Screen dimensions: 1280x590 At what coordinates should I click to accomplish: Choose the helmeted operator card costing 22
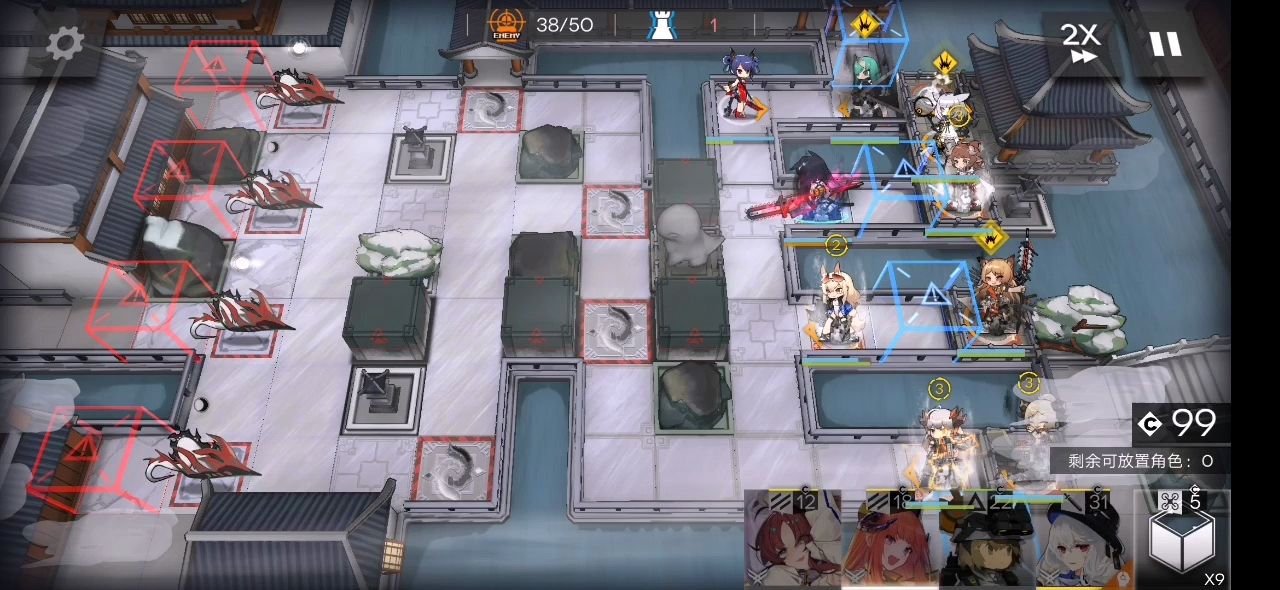986,540
